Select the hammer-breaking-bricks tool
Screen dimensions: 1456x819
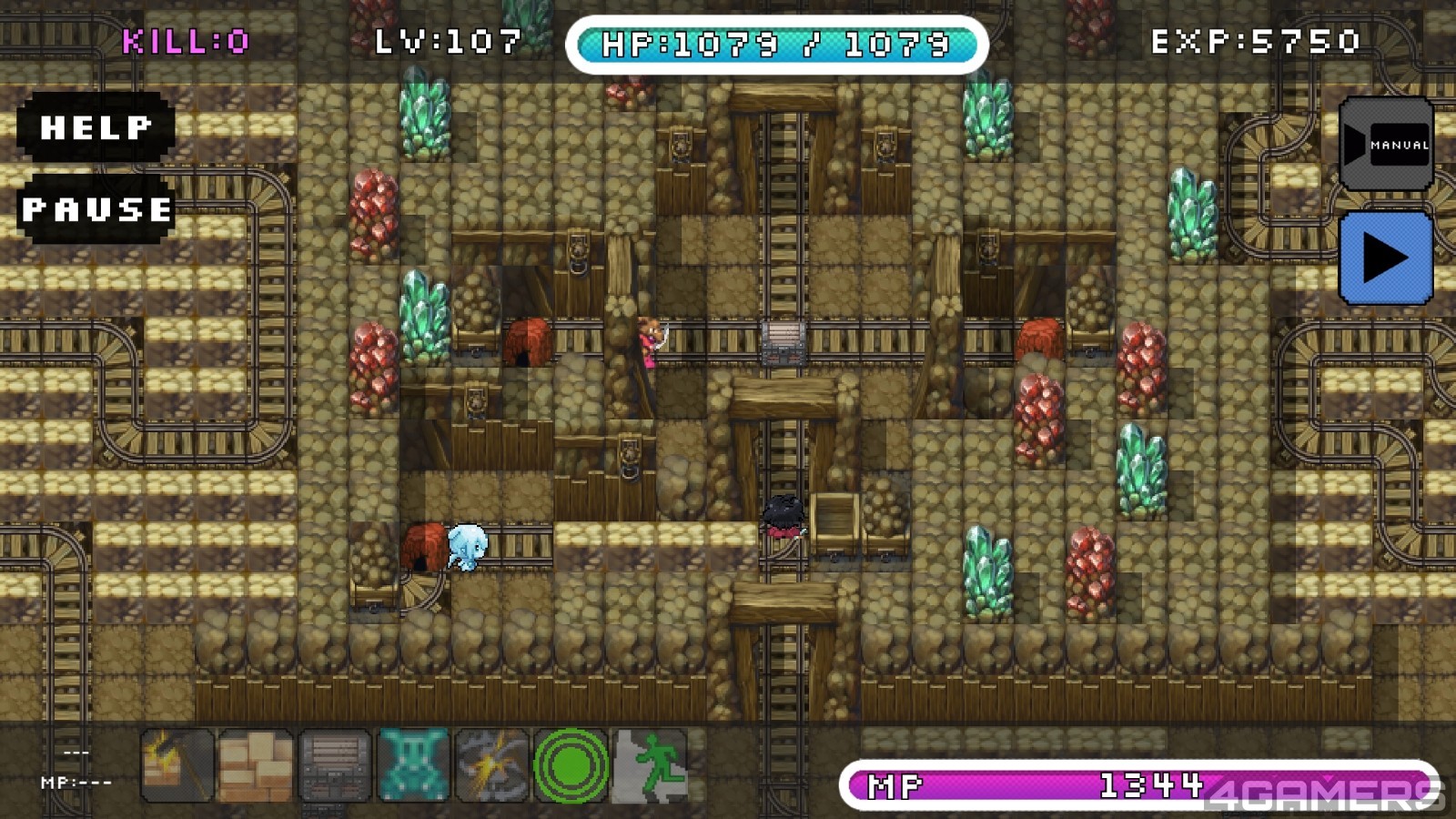point(177,766)
